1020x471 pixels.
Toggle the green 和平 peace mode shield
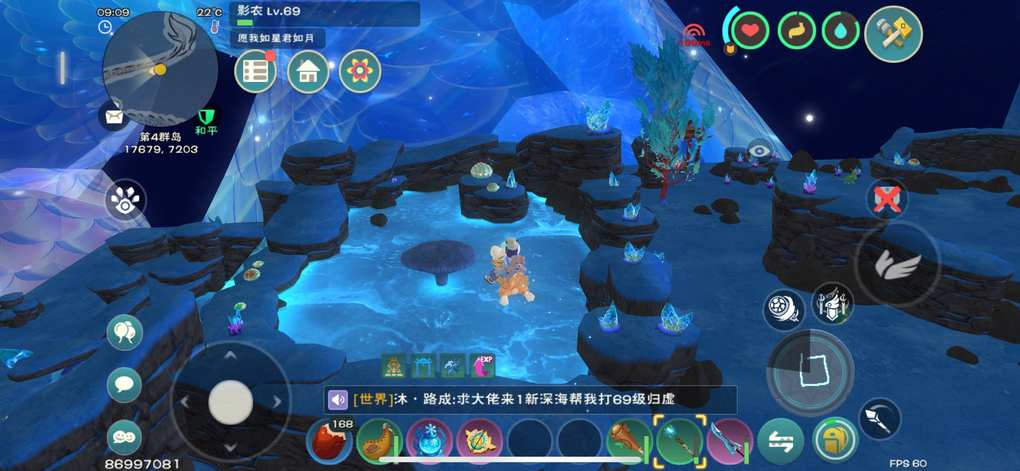pos(208,121)
